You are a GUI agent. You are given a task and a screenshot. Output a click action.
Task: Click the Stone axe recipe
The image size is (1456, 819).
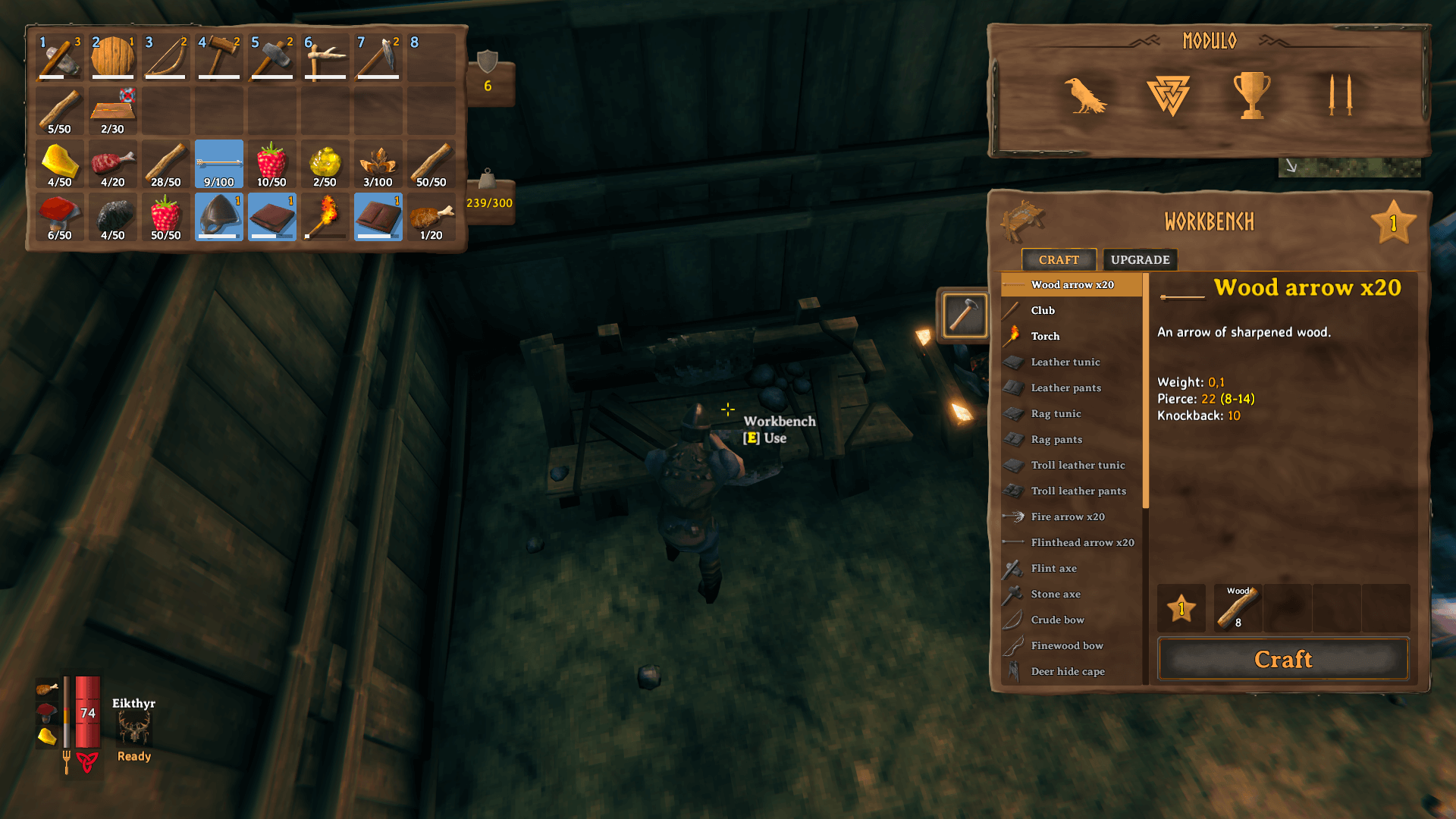tap(1055, 594)
